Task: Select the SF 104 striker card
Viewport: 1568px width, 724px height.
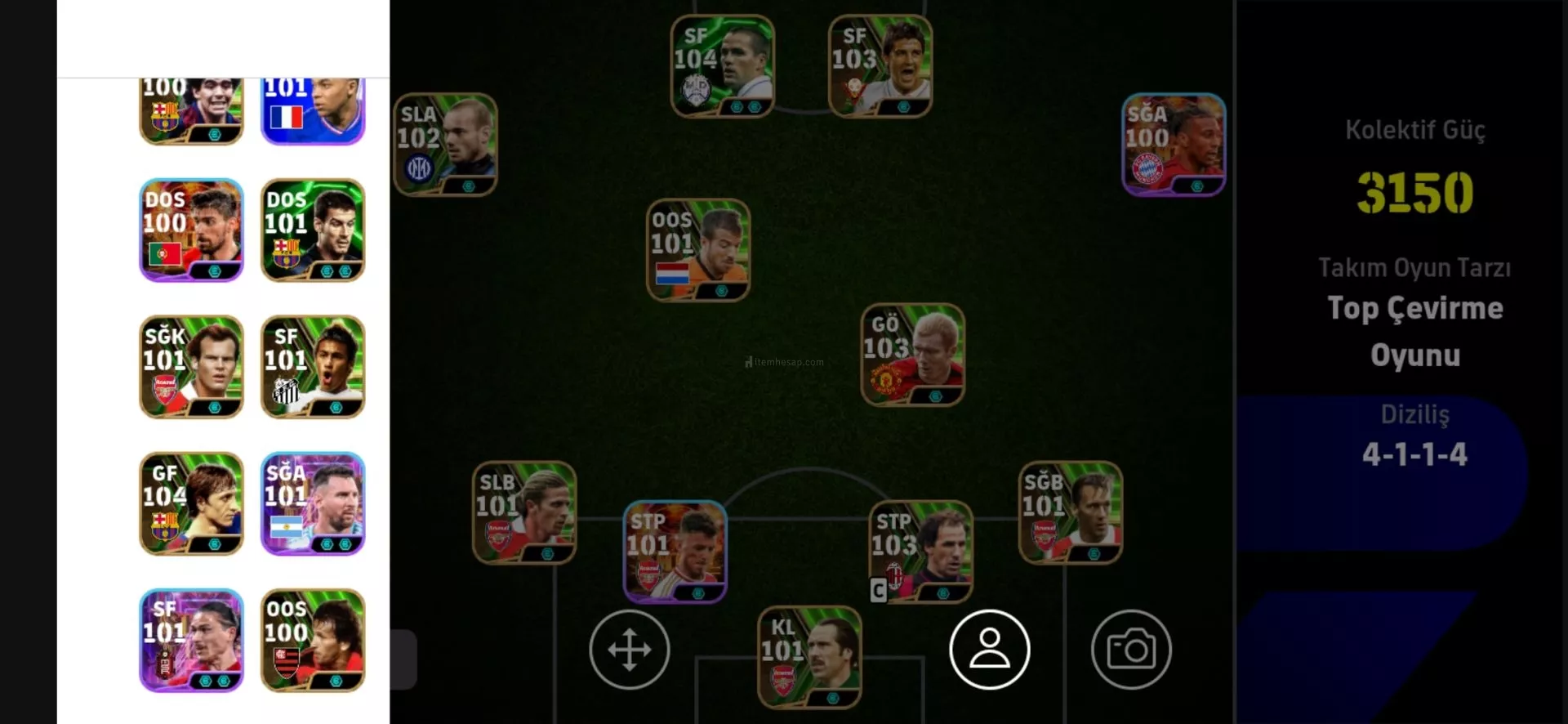Action: (x=722, y=66)
